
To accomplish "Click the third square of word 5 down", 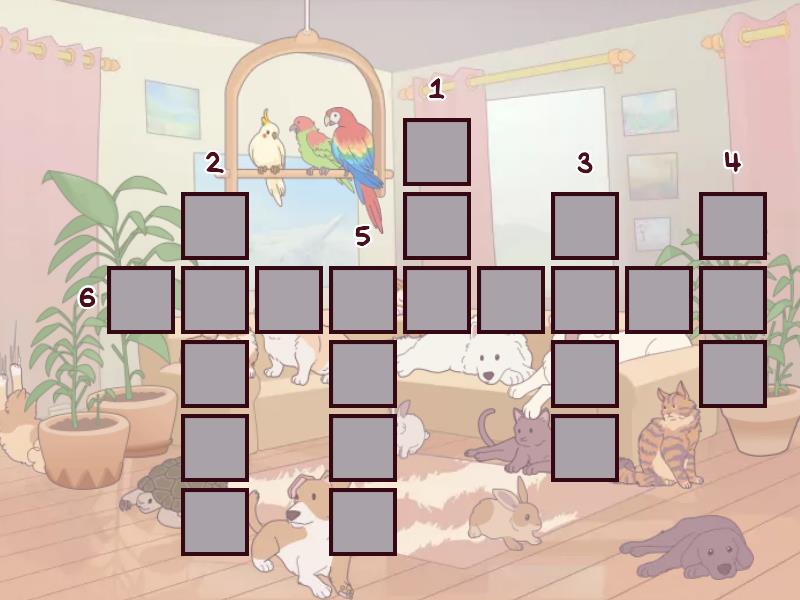I will coord(363,448).
